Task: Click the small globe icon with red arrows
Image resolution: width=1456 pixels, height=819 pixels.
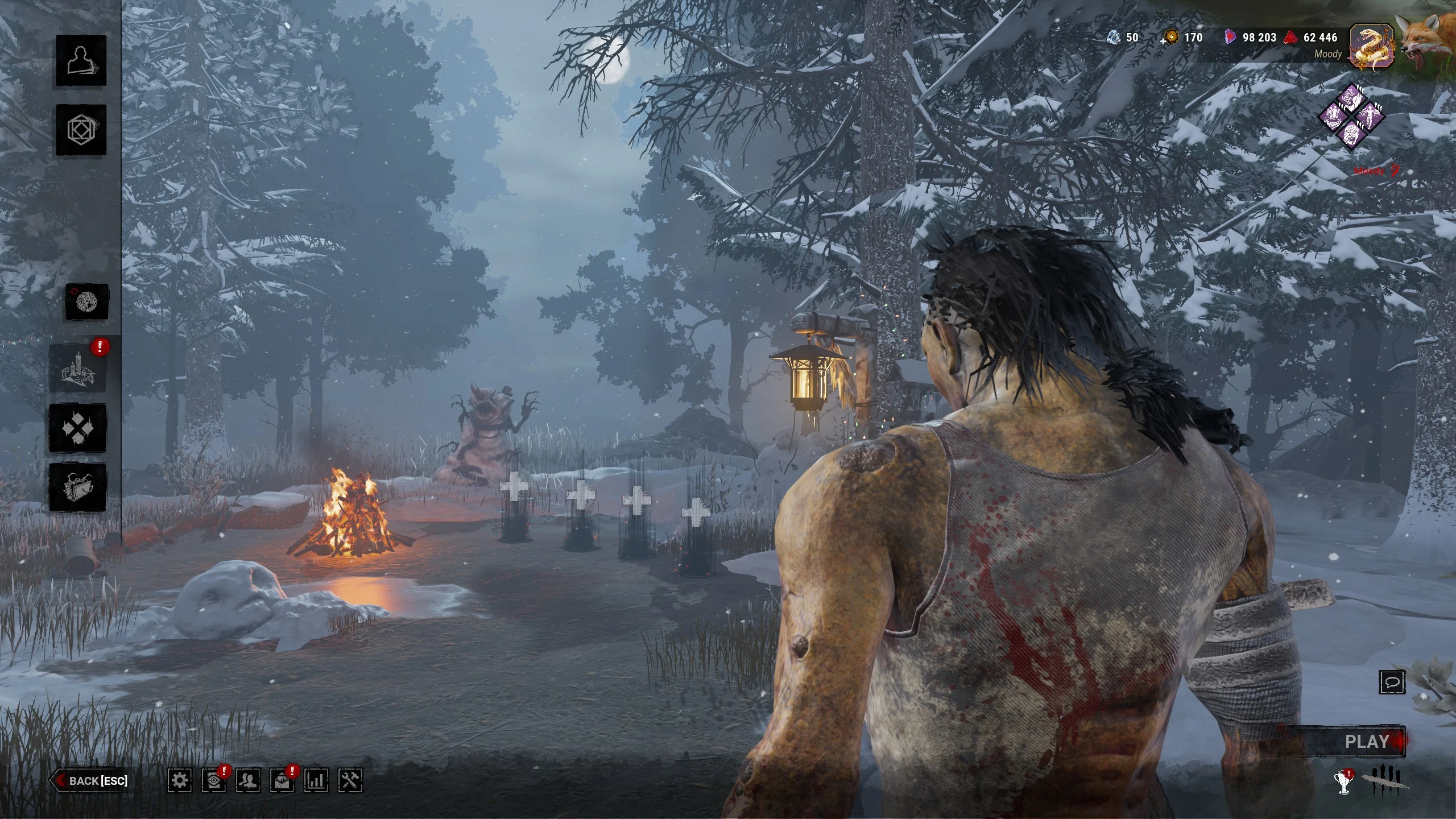Action: (x=87, y=301)
